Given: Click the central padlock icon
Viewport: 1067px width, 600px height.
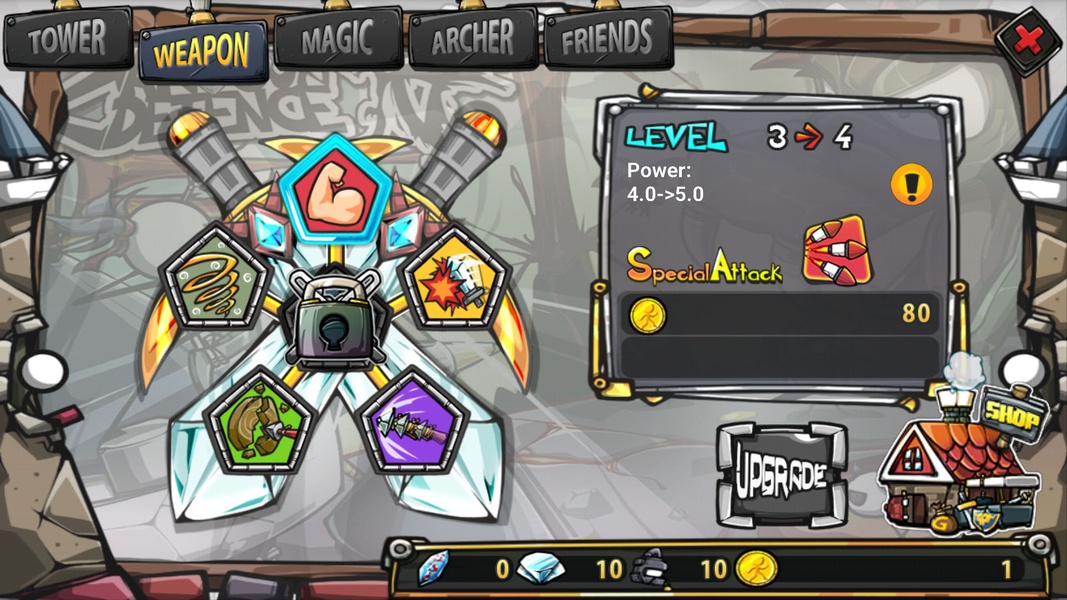Looking at the screenshot, I should pos(335,318).
